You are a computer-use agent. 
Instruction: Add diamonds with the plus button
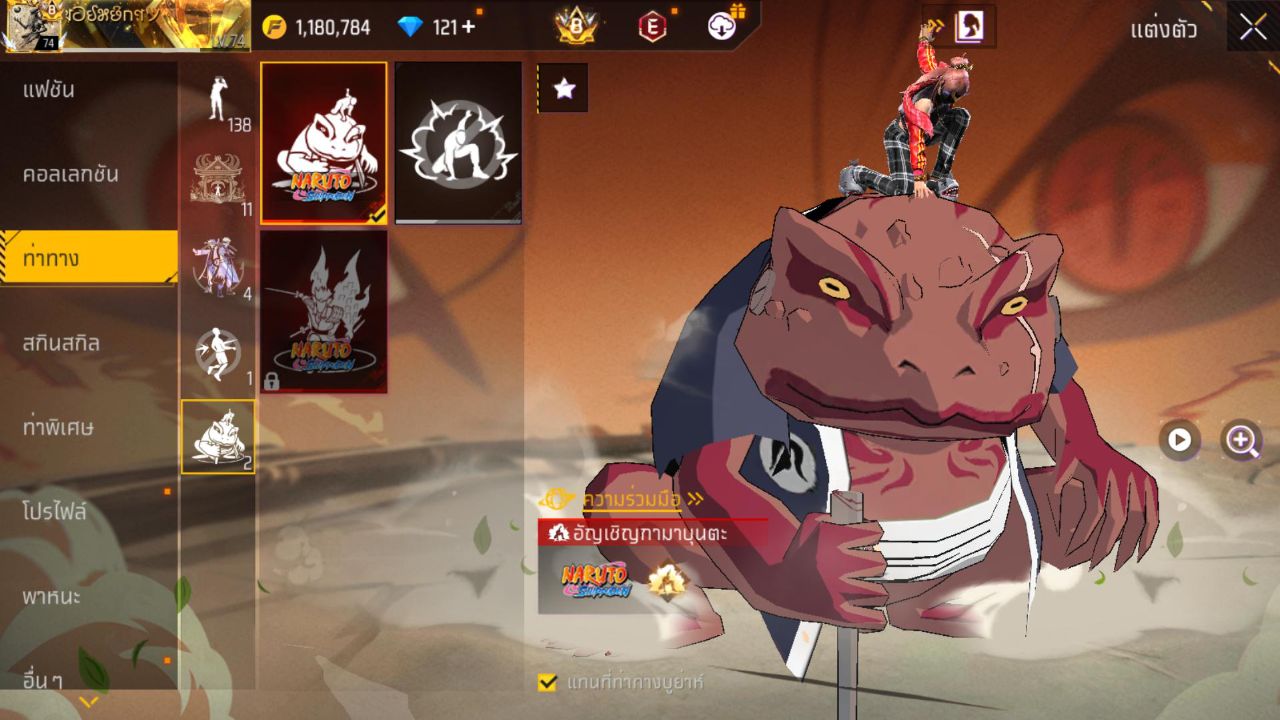tap(467, 27)
